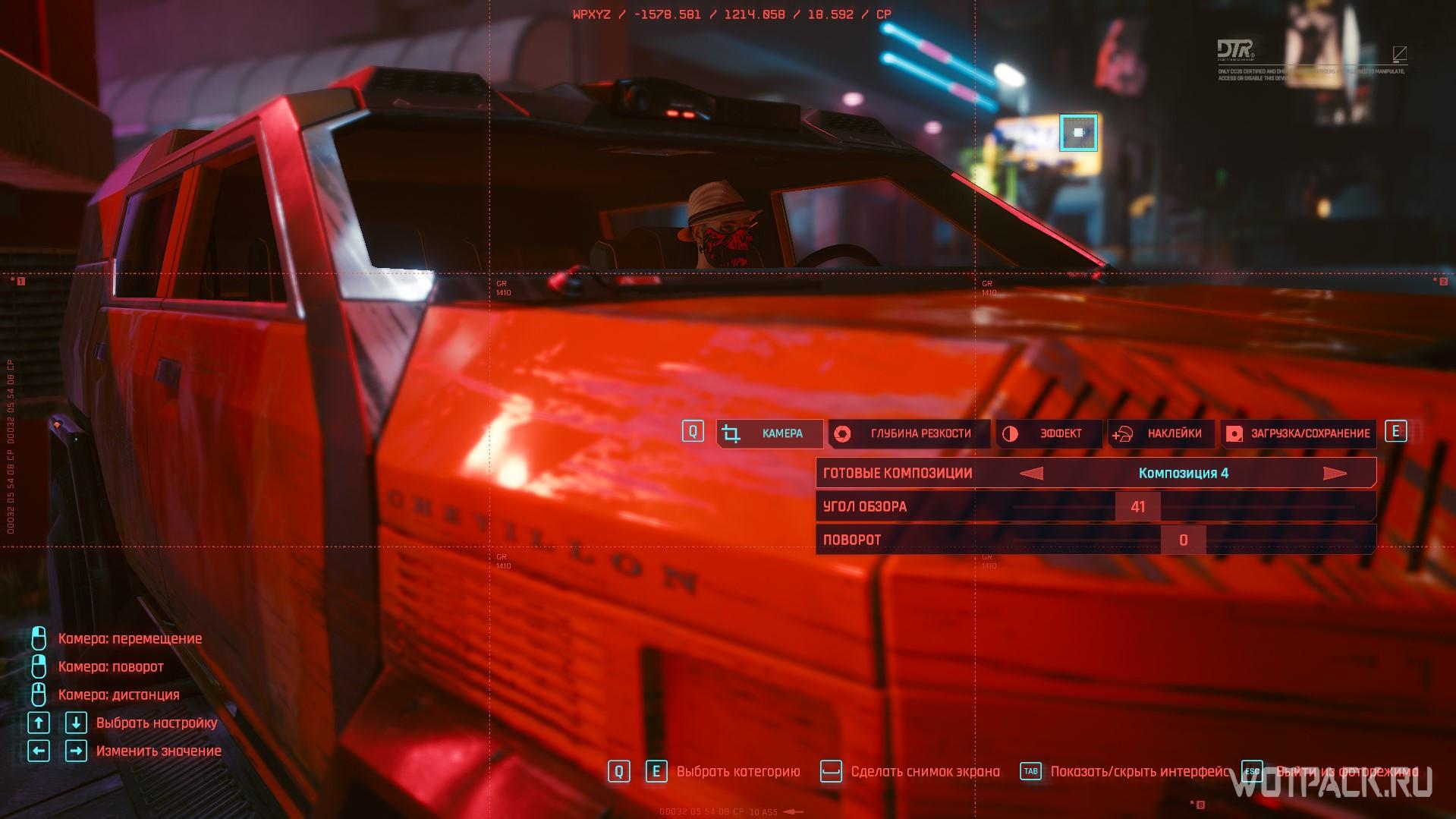Select the Готовые композиции row
This screenshot has width=1456, height=819.
click(x=898, y=474)
